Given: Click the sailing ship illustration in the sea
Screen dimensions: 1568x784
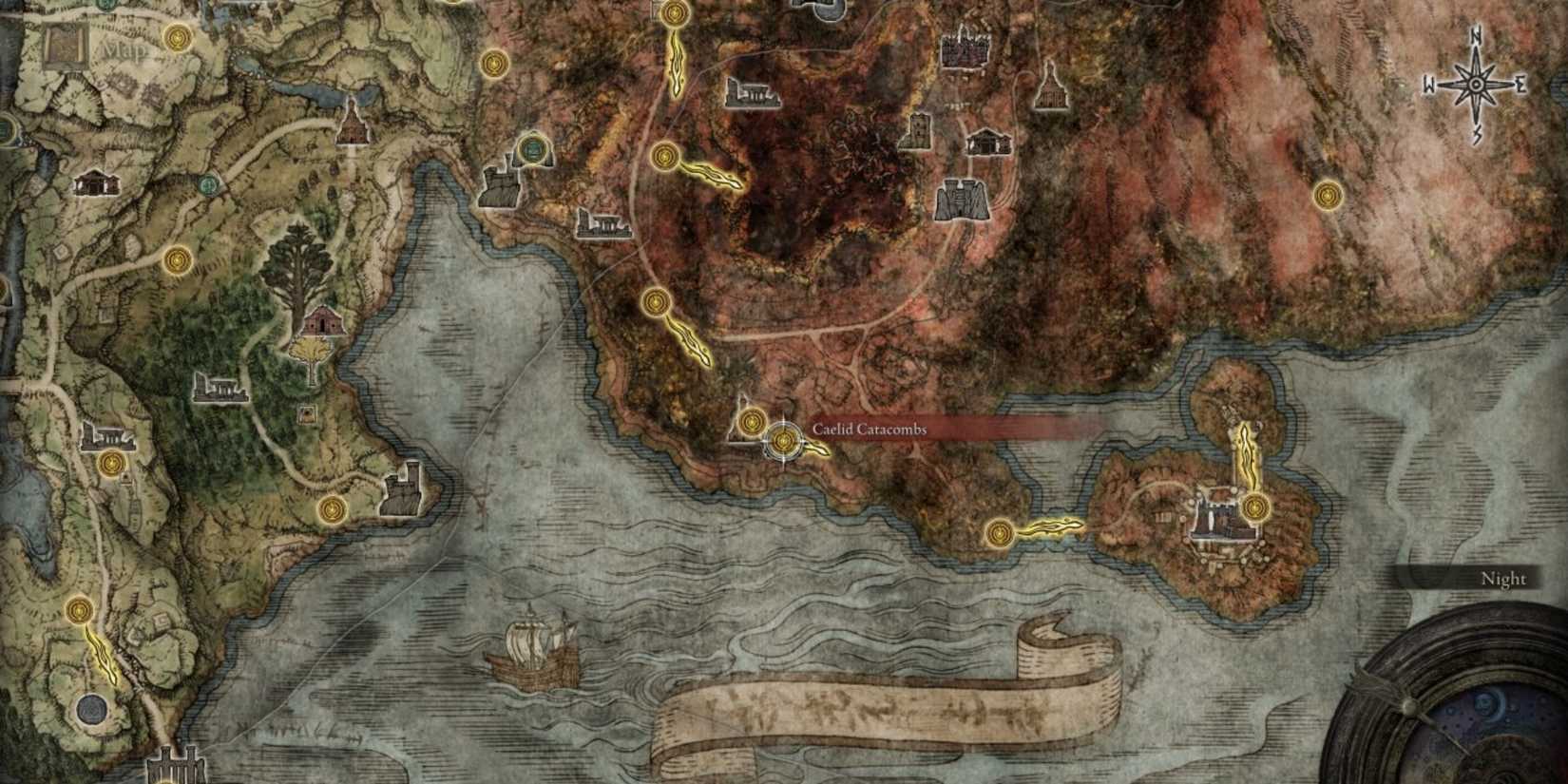Looking at the screenshot, I should pos(532,656).
